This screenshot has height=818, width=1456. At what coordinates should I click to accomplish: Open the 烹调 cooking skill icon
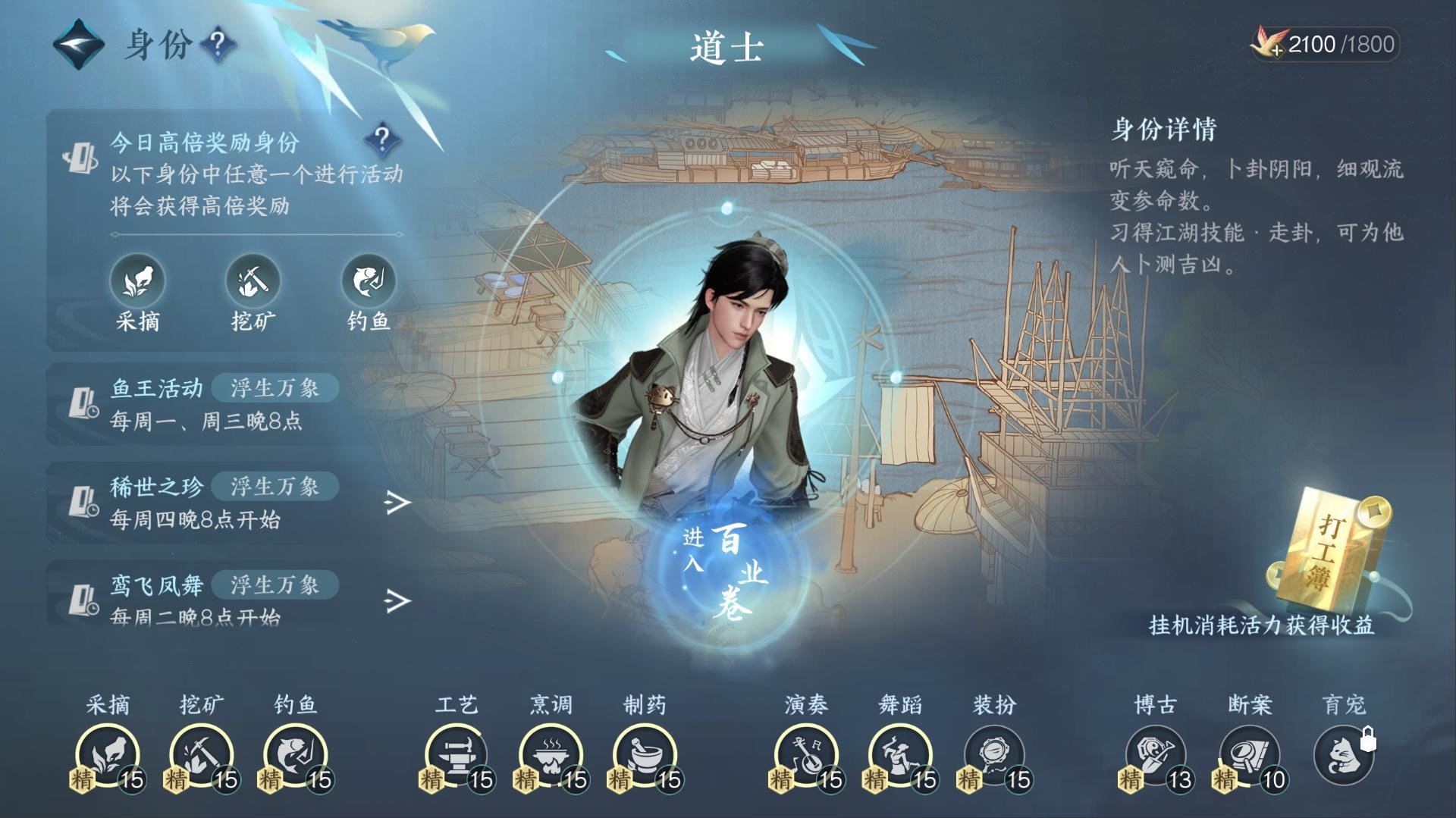(x=551, y=754)
